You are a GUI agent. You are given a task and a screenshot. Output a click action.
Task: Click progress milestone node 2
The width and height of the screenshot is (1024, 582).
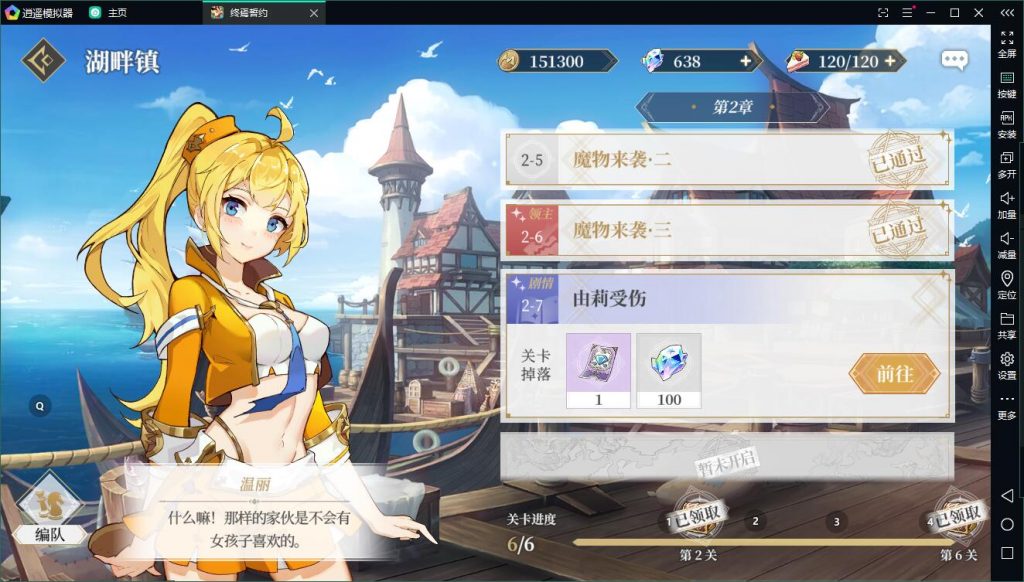coord(755,521)
